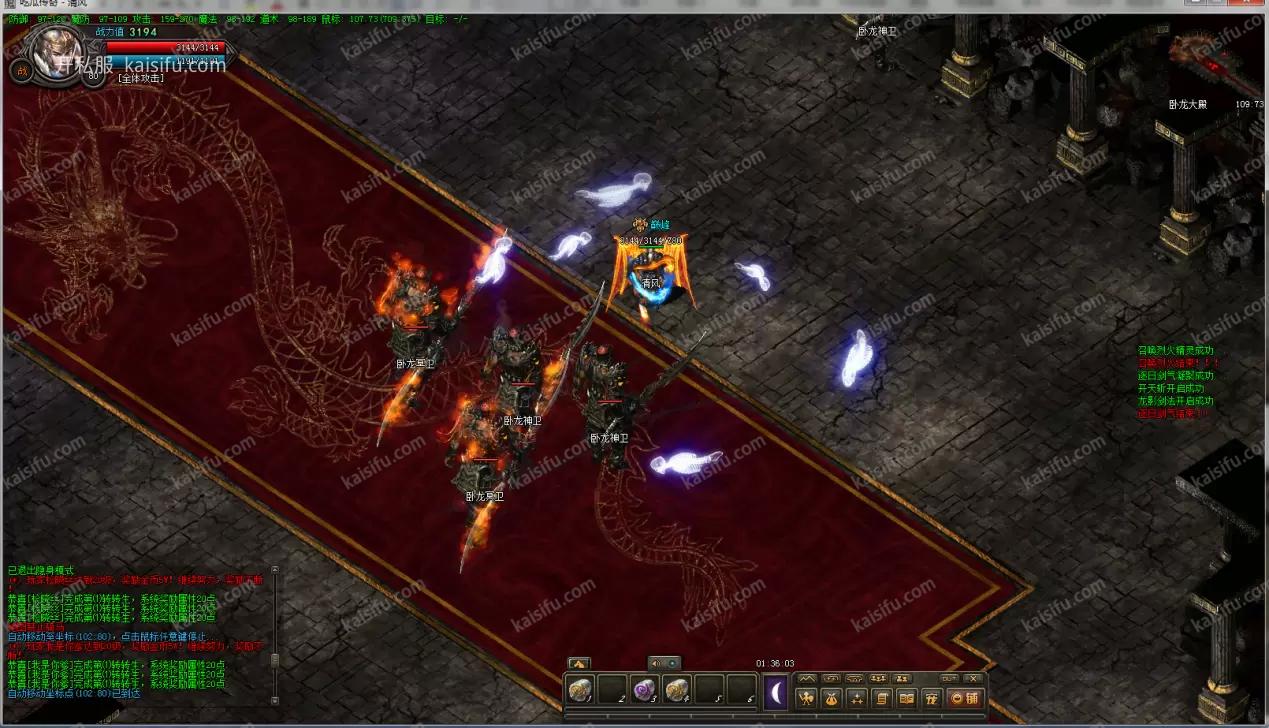Open the 铺 shop button

click(965, 698)
